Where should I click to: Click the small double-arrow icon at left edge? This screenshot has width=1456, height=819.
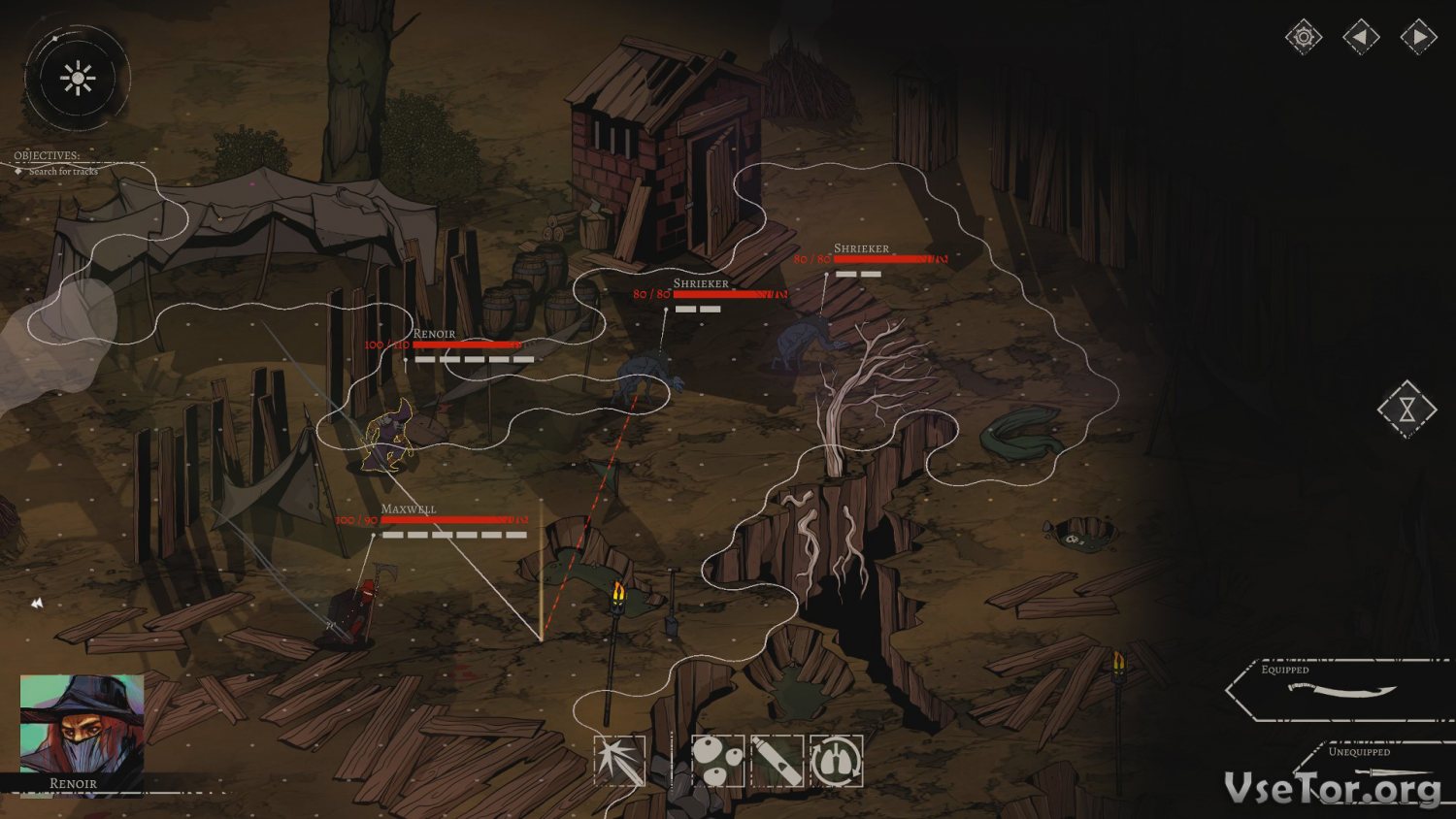point(37,604)
